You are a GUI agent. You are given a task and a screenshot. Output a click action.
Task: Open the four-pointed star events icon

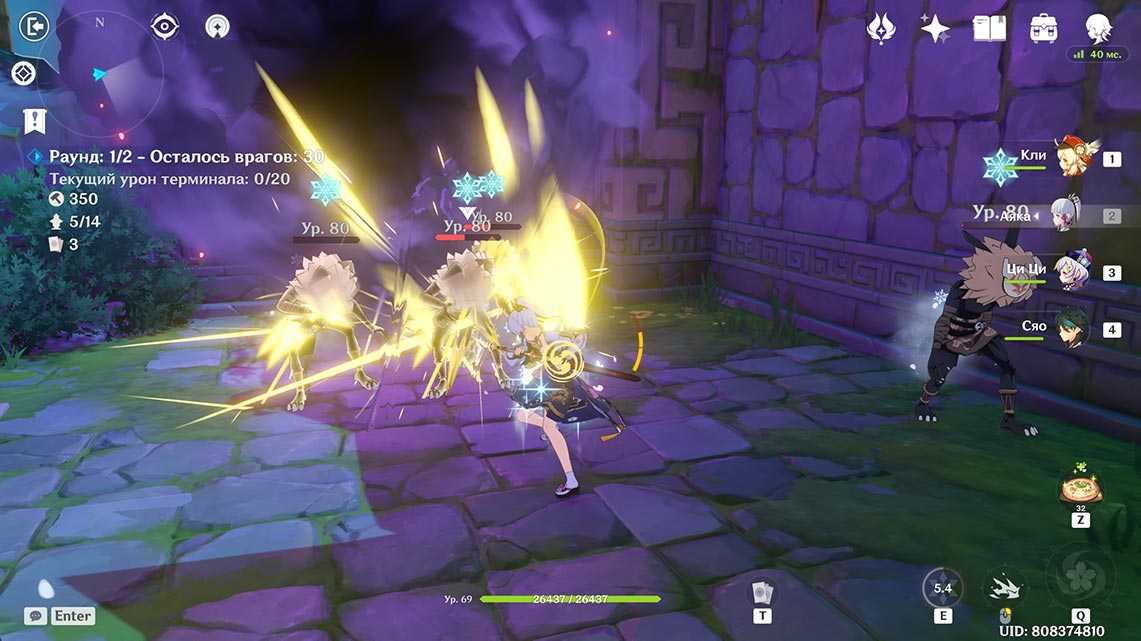click(934, 28)
